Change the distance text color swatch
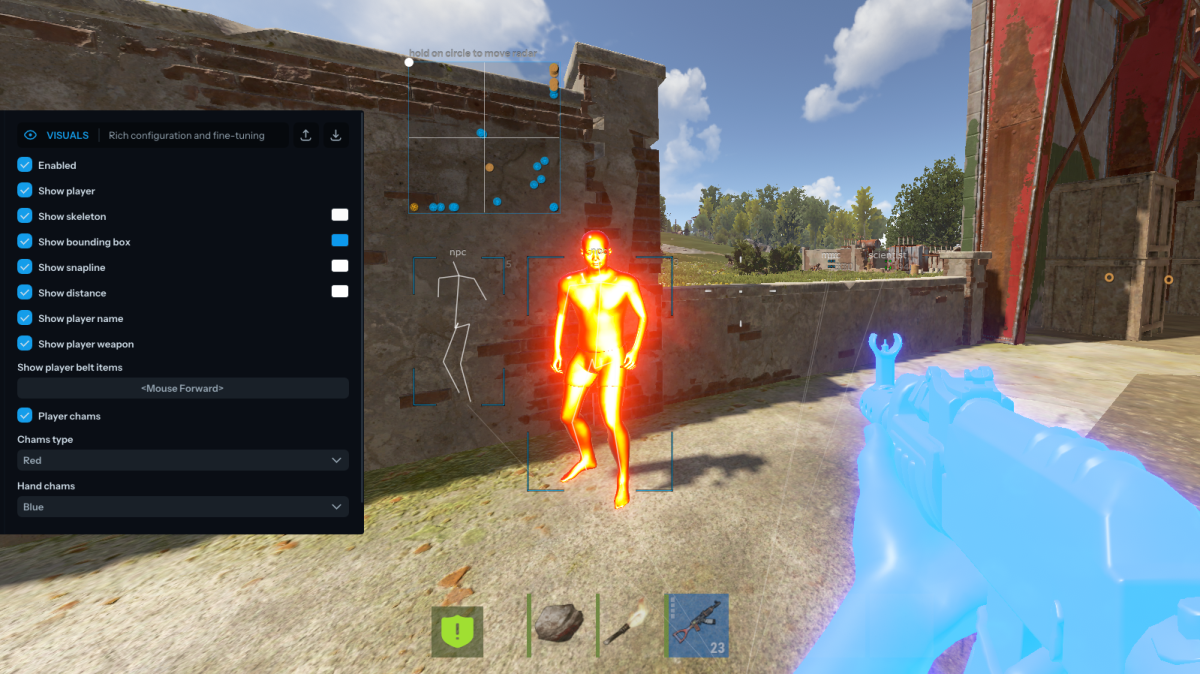The height and width of the screenshot is (674, 1200). pyautogui.click(x=340, y=291)
